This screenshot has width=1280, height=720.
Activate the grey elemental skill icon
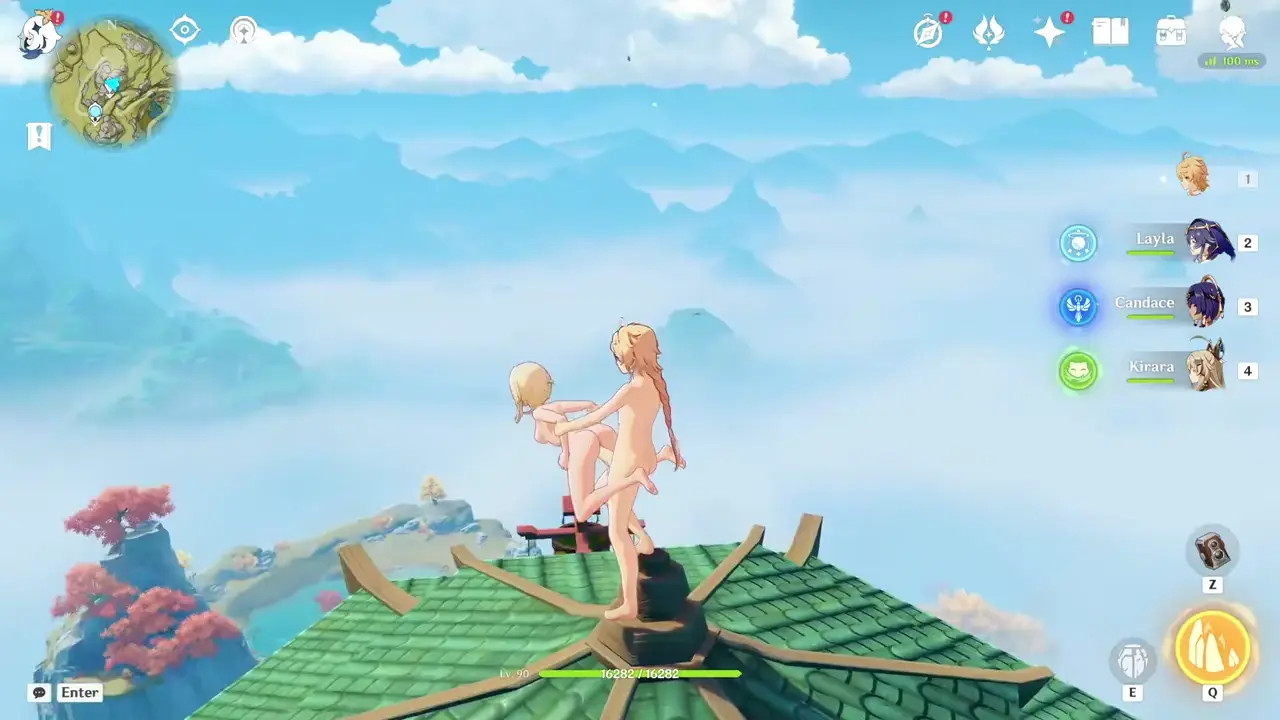(x=1133, y=661)
